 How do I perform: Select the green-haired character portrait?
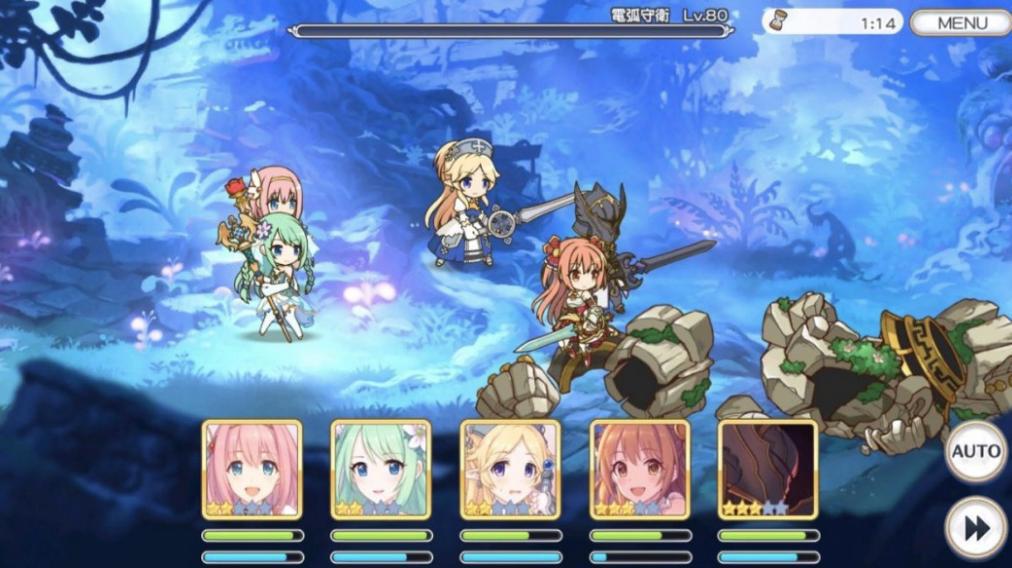click(x=381, y=469)
